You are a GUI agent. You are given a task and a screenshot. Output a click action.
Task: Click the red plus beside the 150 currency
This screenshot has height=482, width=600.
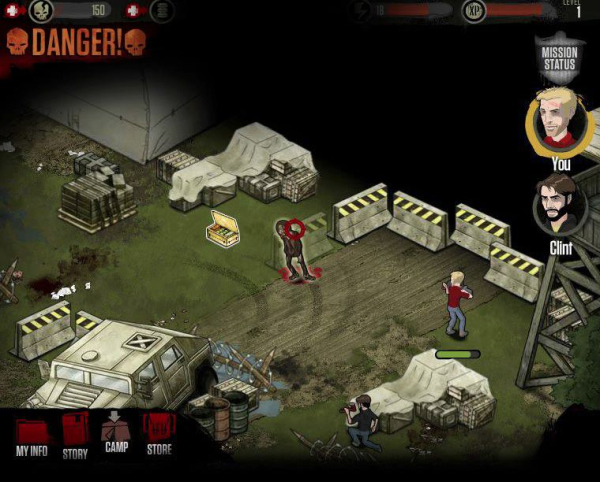tap(13, 10)
